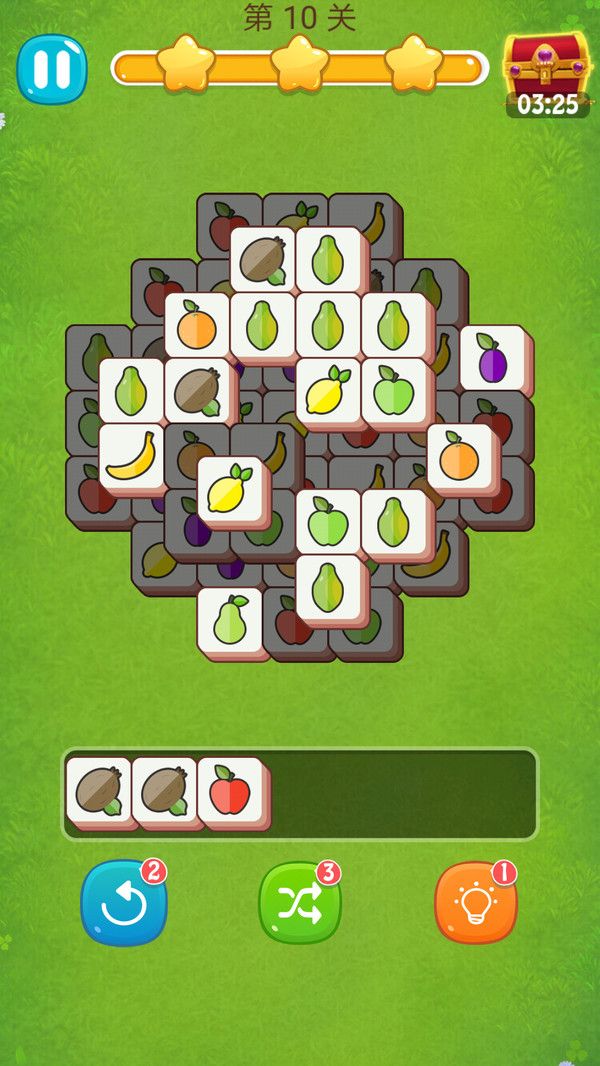This screenshot has width=600, height=1066.
Task: Select the purple plum tile
Action: (493, 357)
